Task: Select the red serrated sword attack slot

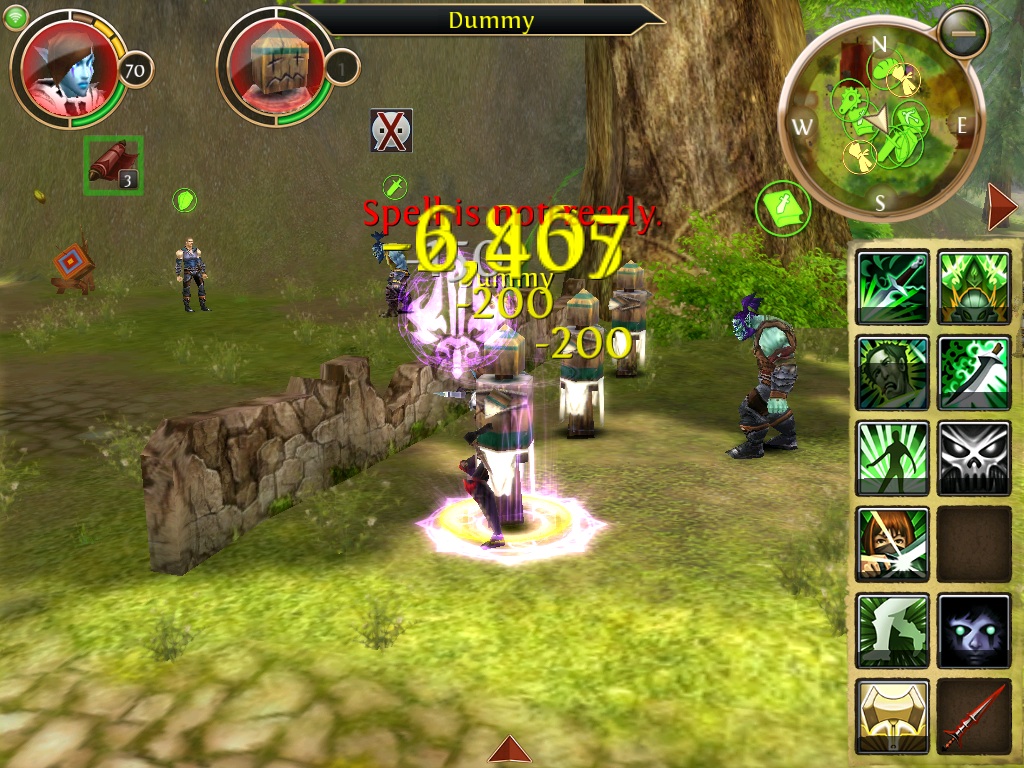Action: point(973,716)
